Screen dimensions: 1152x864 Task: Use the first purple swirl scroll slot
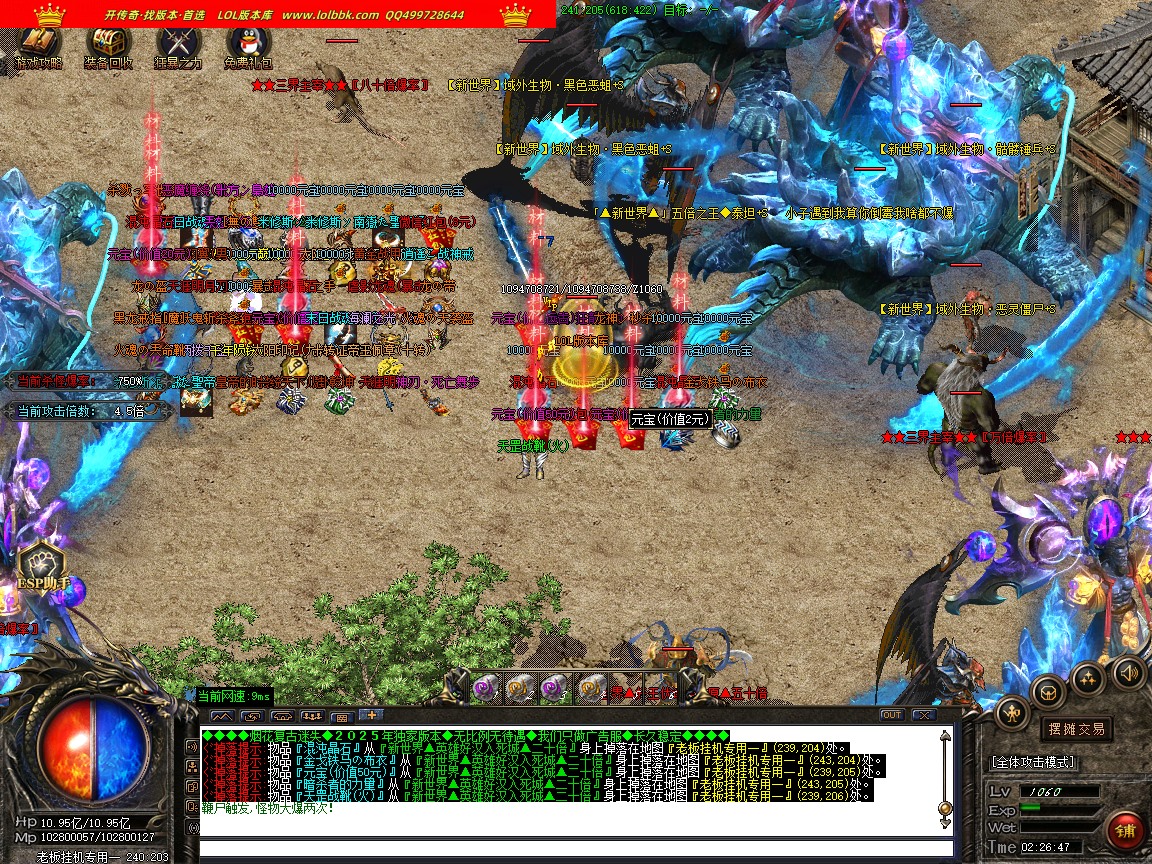485,687
